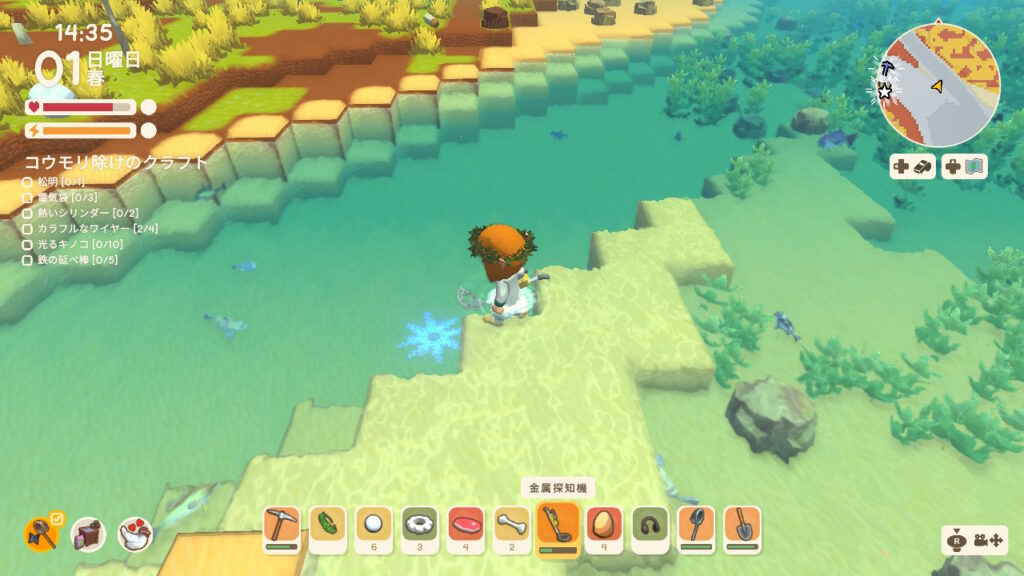1024x576 pixels.
Task: Select the pickaxe hotbar slot
Action: tap(282, 527)
